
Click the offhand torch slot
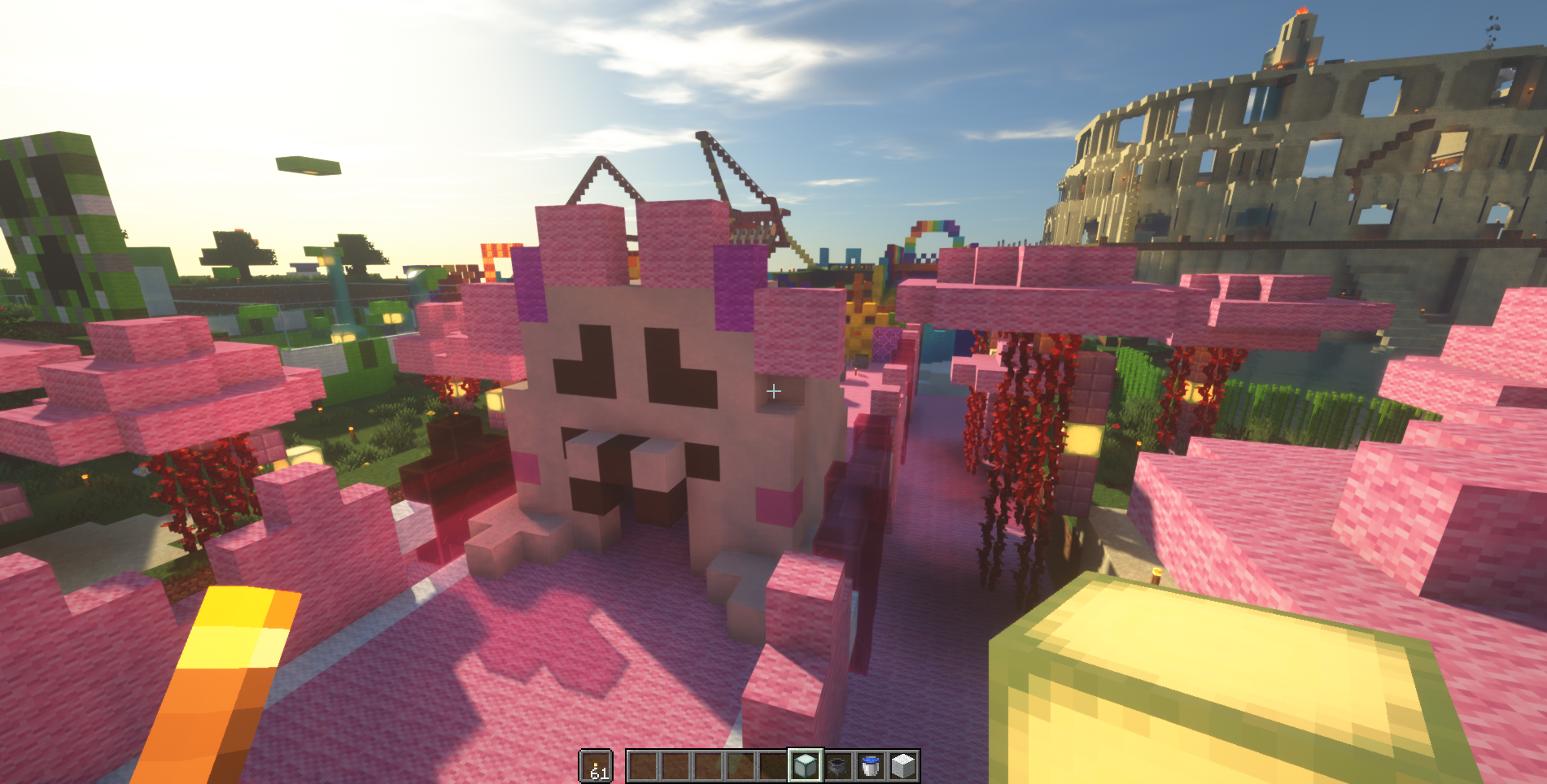click(596, 765)
